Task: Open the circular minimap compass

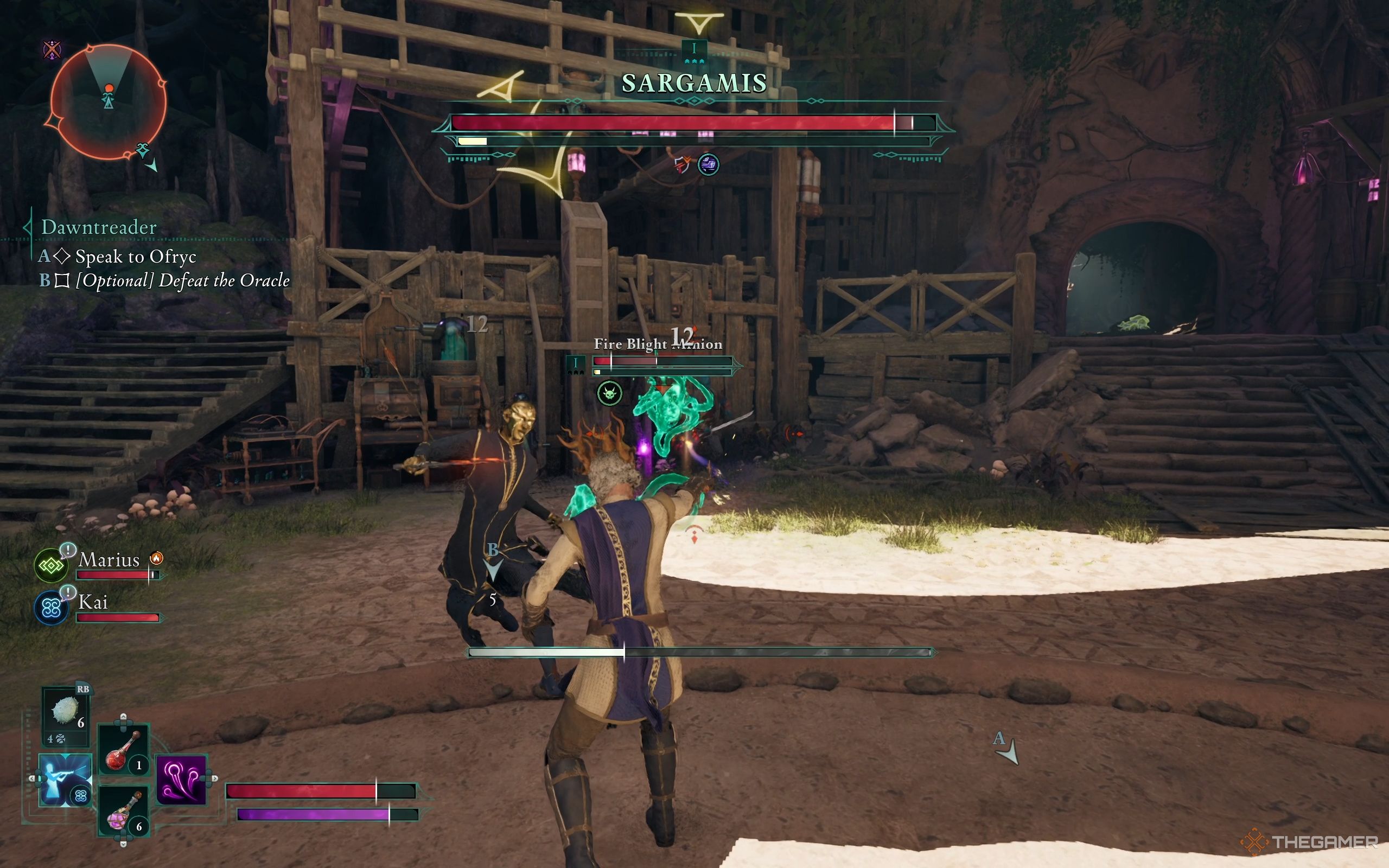Action: 108,101
